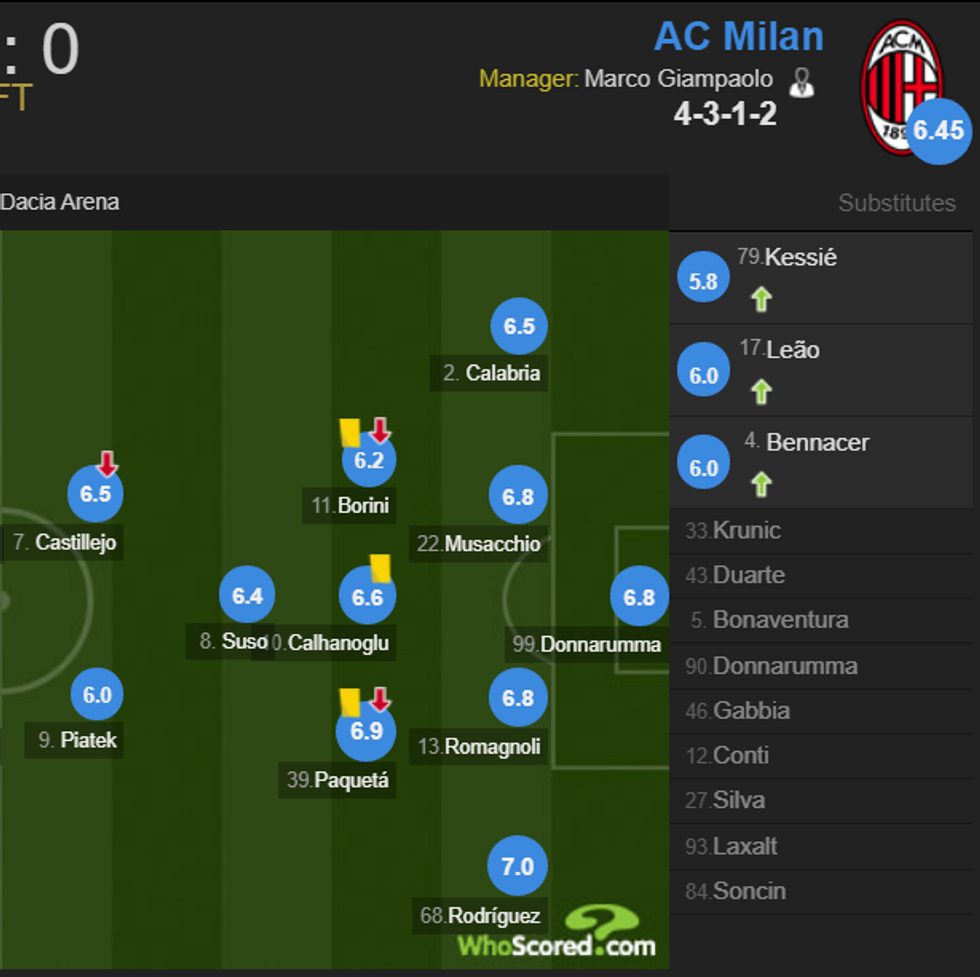Image resolution: width=980 pixels, height=977 pixels.
Task: Select Calabria's 6.5 rating bubble
Action: pyautogui.click(x=519, y=327)
